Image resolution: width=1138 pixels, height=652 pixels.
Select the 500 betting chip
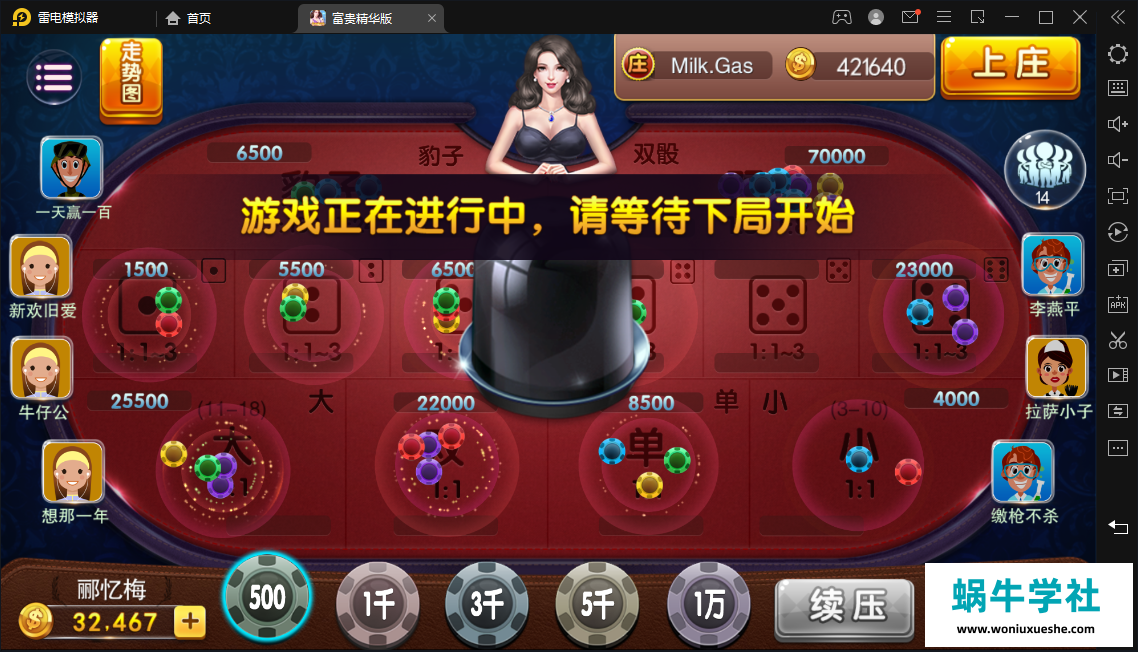[x=267, y=598]
